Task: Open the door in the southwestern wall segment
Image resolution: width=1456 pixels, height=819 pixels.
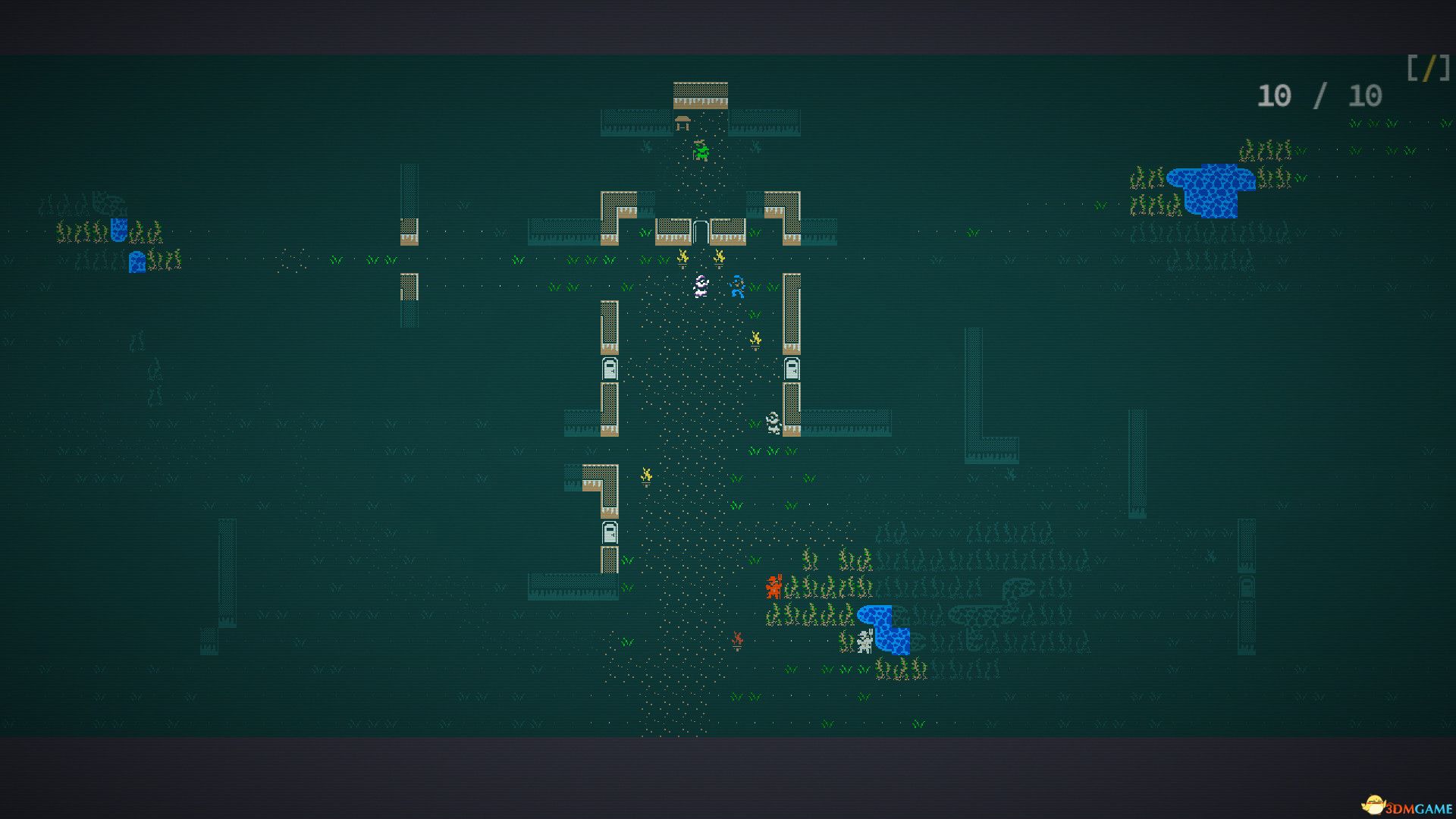Action: [x=610, y=532]
